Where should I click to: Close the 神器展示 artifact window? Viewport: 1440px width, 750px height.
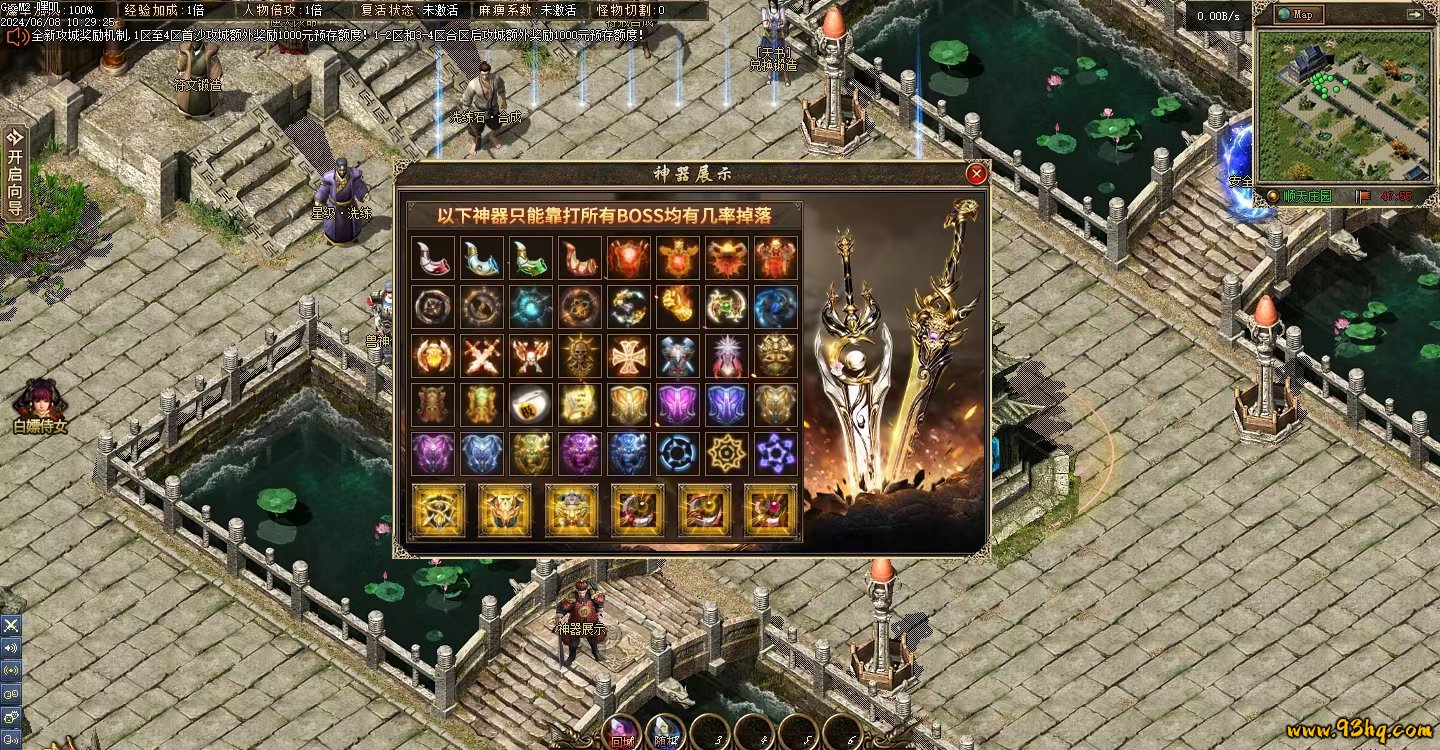pos(977,174)
